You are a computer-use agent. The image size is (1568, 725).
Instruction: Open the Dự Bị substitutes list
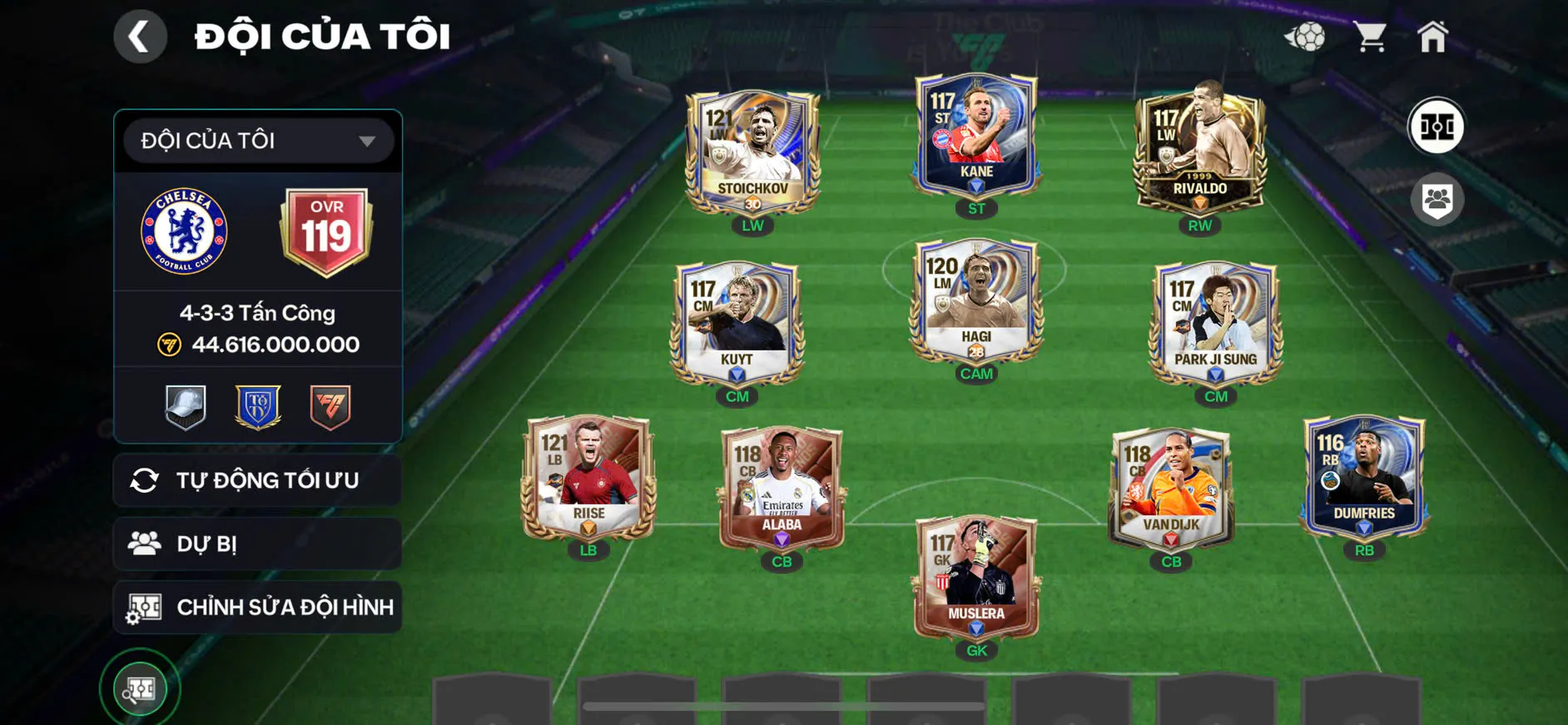pos(258,544)
